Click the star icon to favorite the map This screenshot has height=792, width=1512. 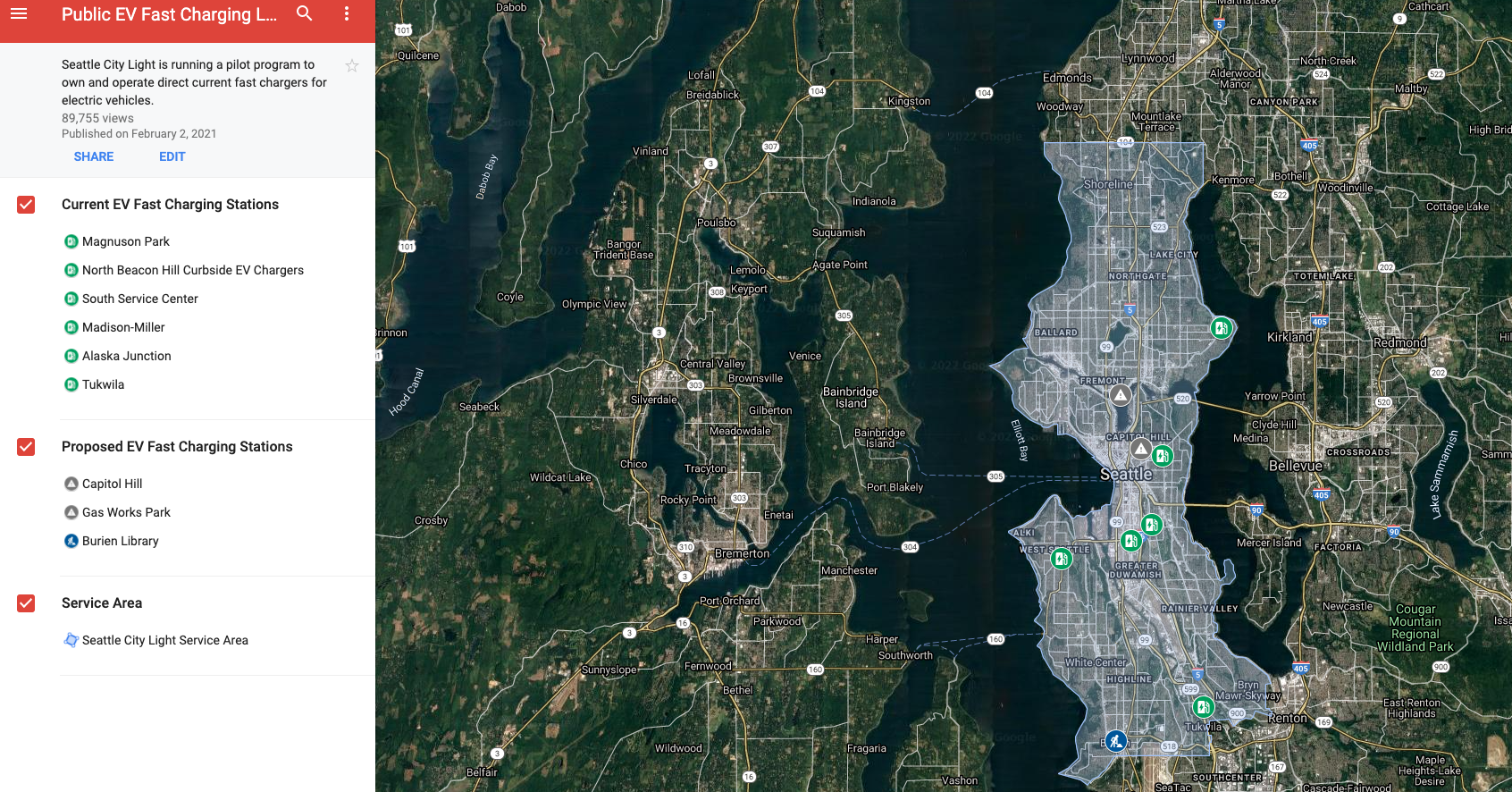tap(351, 65)
